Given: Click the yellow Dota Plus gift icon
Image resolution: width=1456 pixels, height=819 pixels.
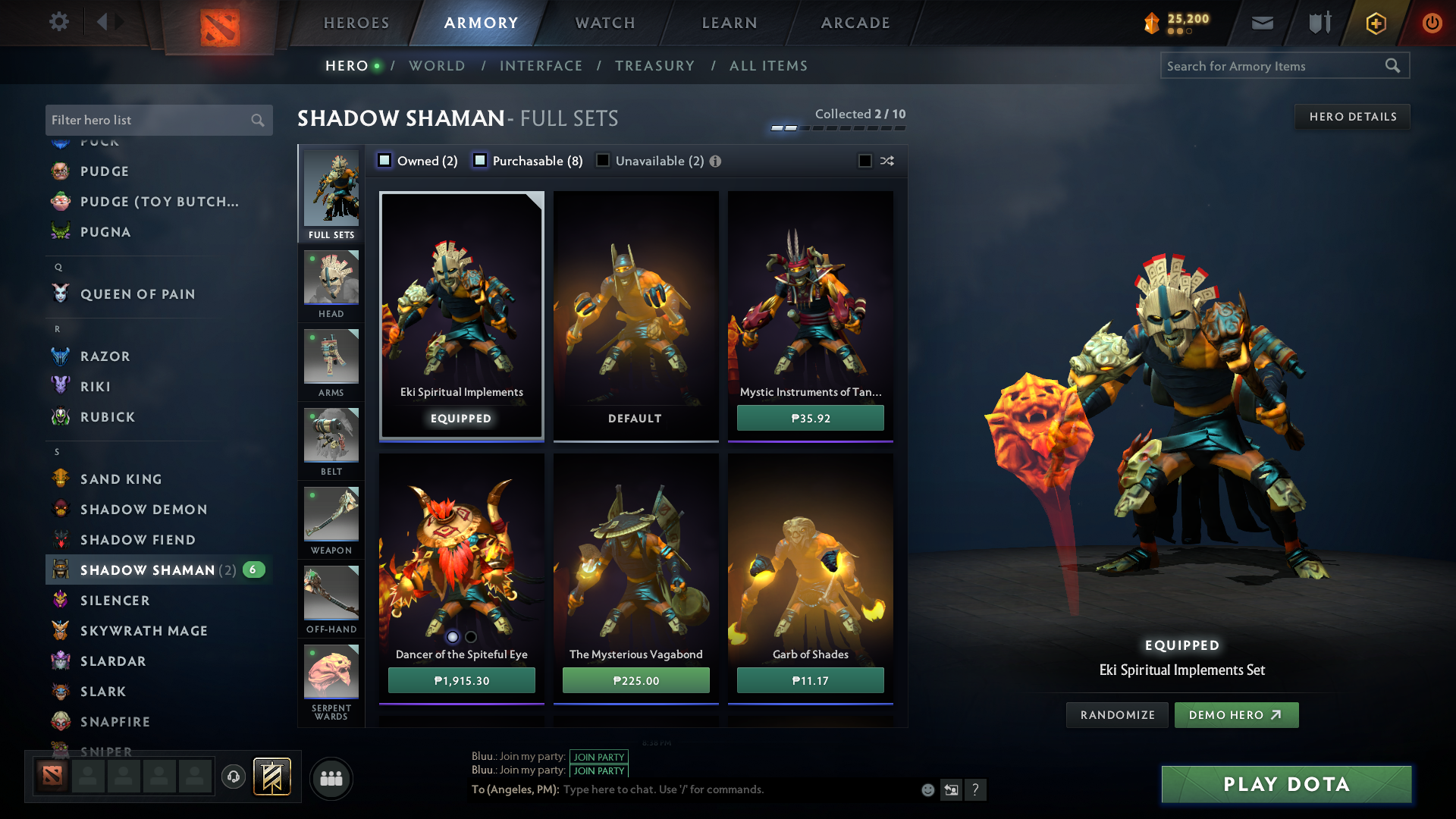Looking at the screenshot, I should point(1375,23).
